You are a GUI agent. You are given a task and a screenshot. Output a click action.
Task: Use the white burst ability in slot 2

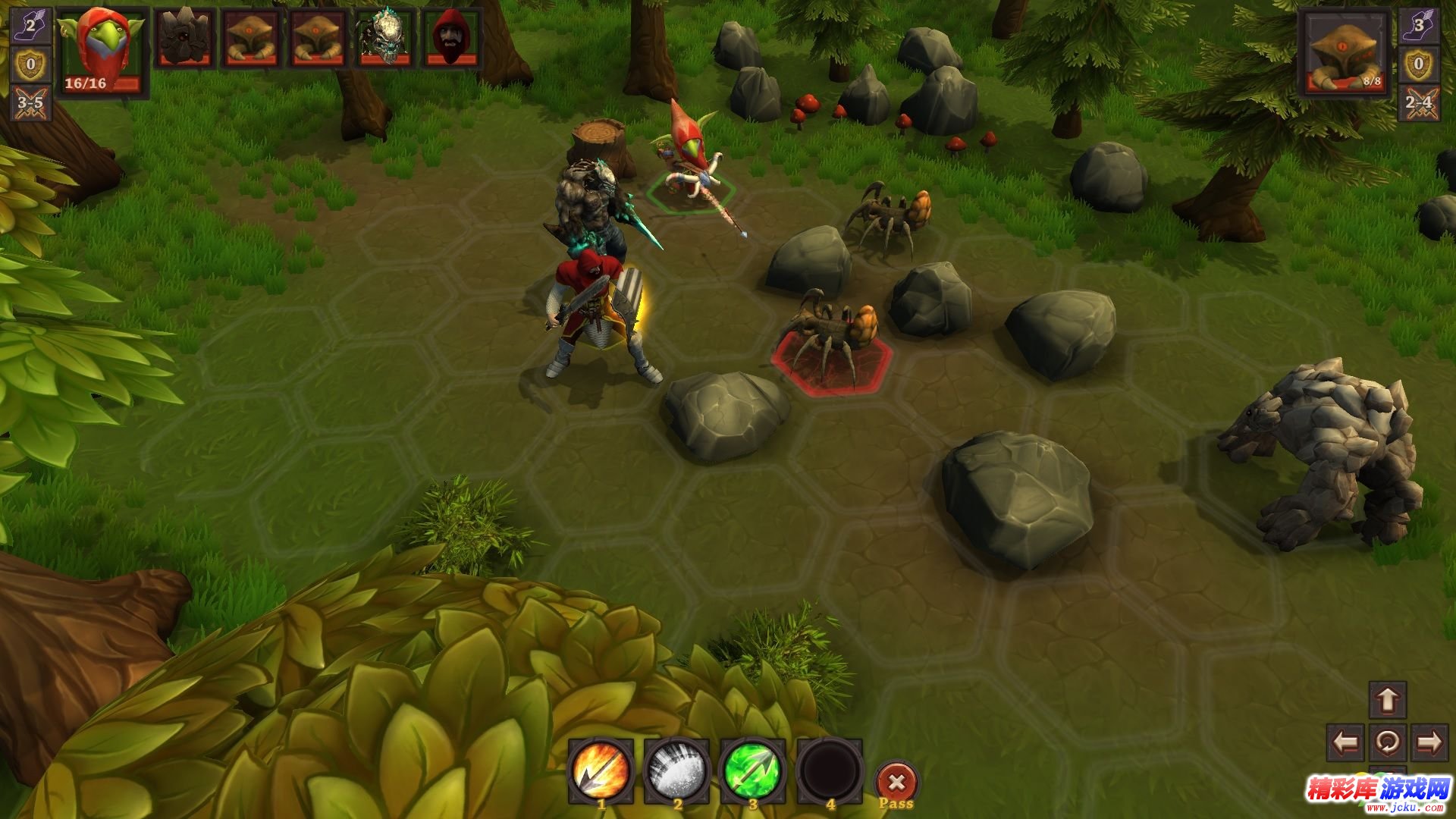coord(677,770)
